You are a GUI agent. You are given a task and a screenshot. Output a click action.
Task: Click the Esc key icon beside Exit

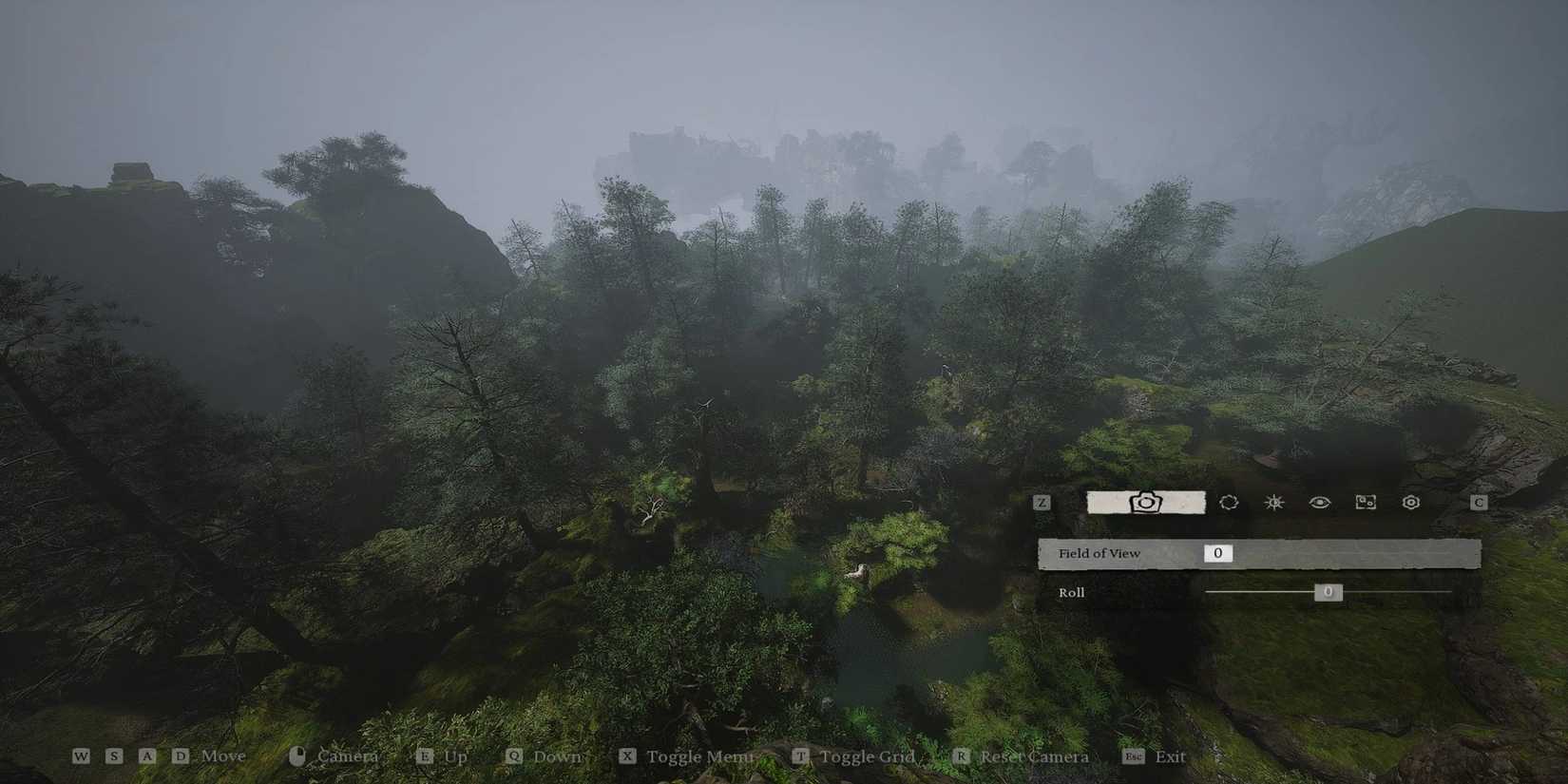tap(1134, 756)
